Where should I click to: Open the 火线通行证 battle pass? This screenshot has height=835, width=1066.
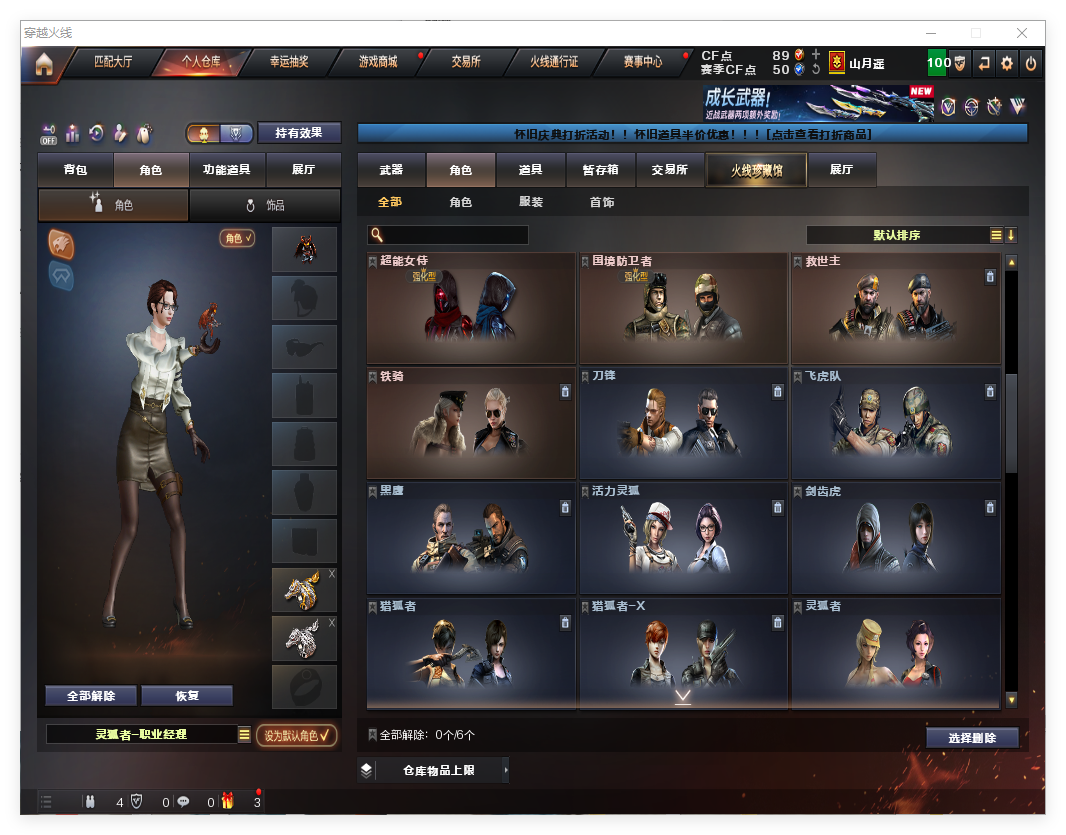pos(554,62)
